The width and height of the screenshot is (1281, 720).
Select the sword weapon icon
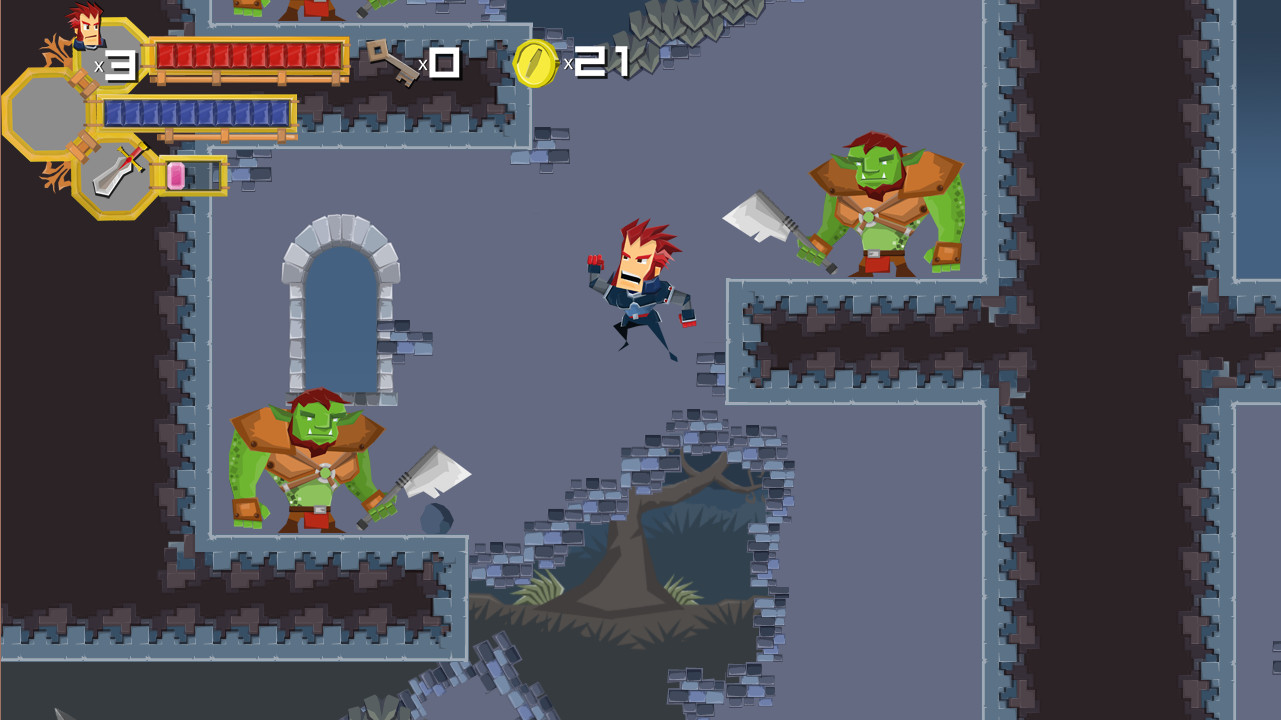(116, 172)
